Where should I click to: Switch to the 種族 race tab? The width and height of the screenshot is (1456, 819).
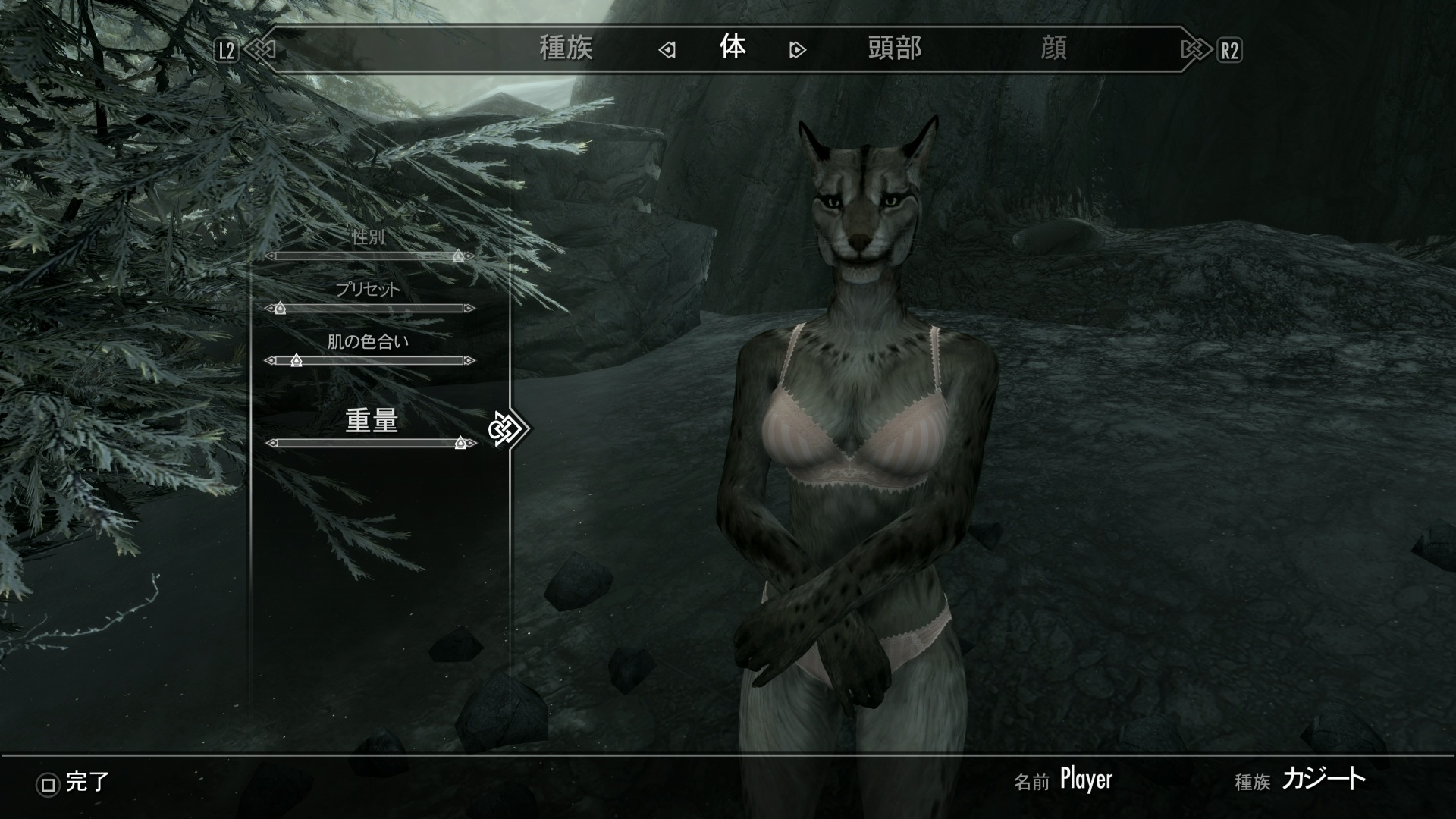[x=566, y=49]
